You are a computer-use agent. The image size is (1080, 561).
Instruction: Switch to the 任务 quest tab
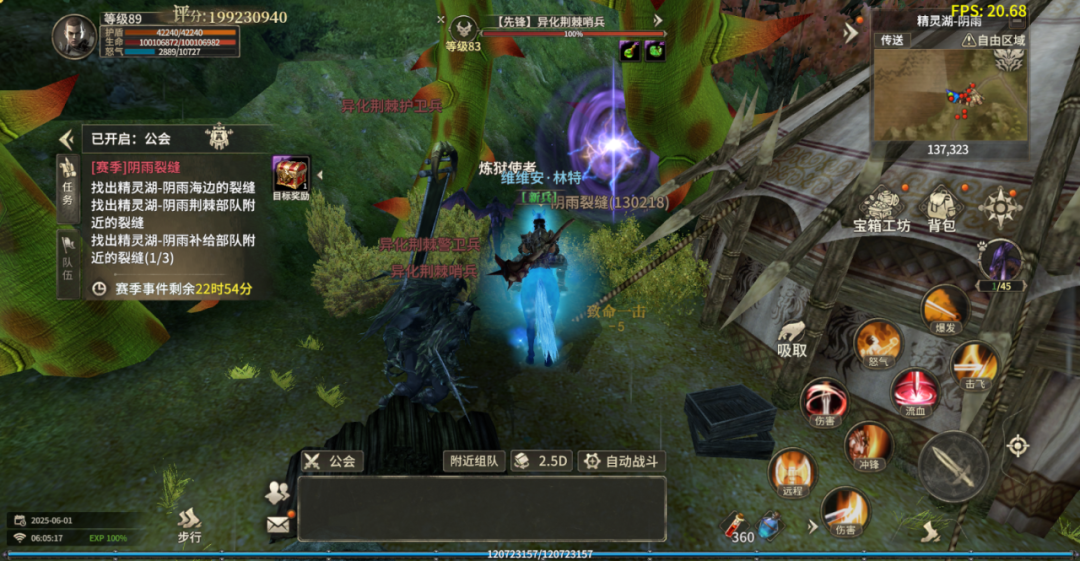68,183
